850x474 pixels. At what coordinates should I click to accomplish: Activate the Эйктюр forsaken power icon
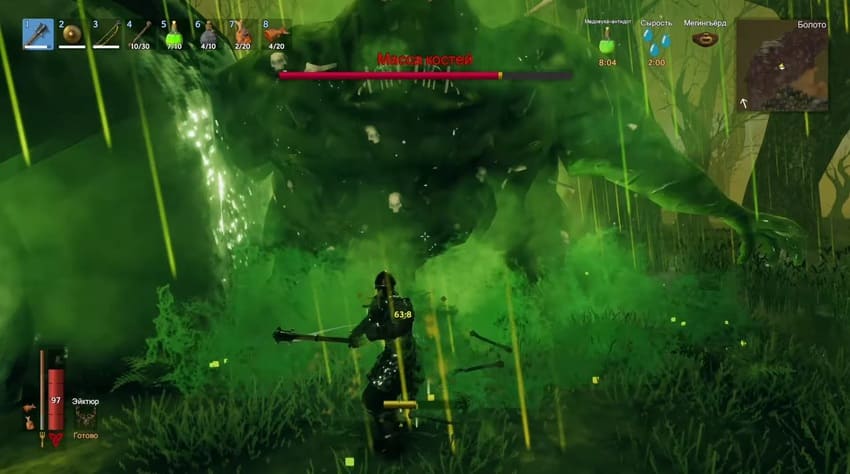click(x=86, y=419)
